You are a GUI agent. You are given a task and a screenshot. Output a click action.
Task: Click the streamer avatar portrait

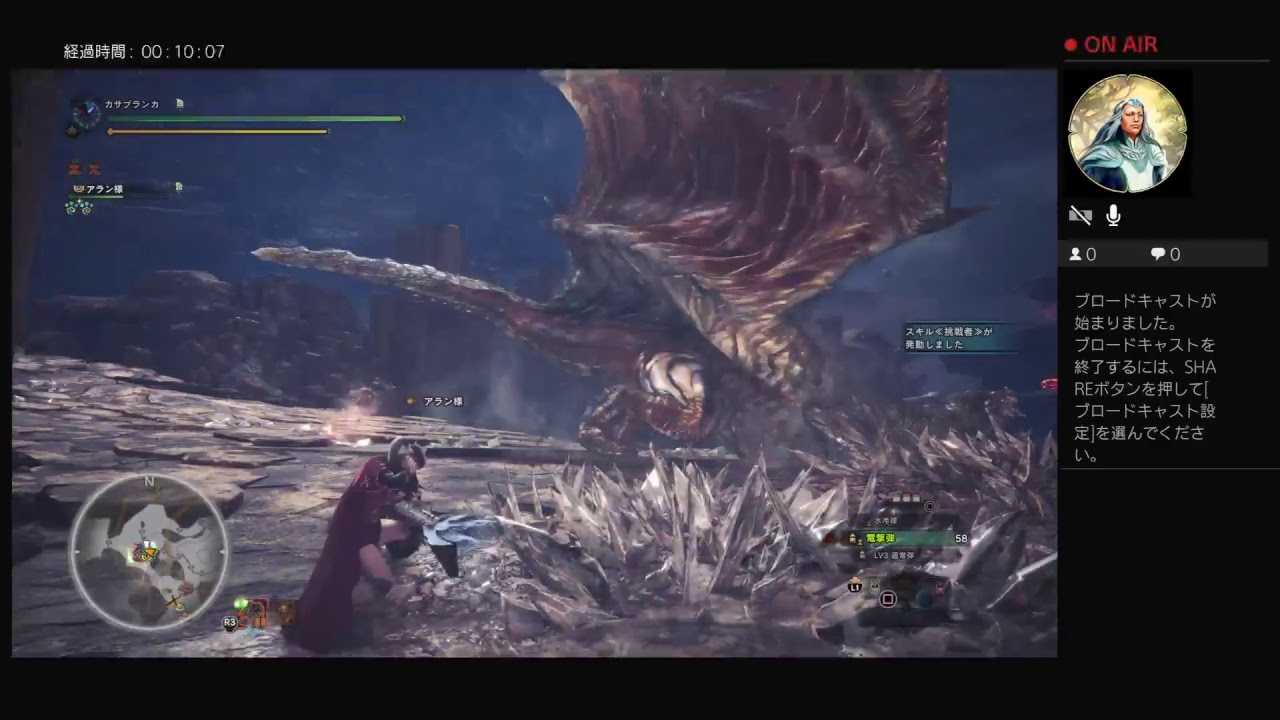(1128, 133)
